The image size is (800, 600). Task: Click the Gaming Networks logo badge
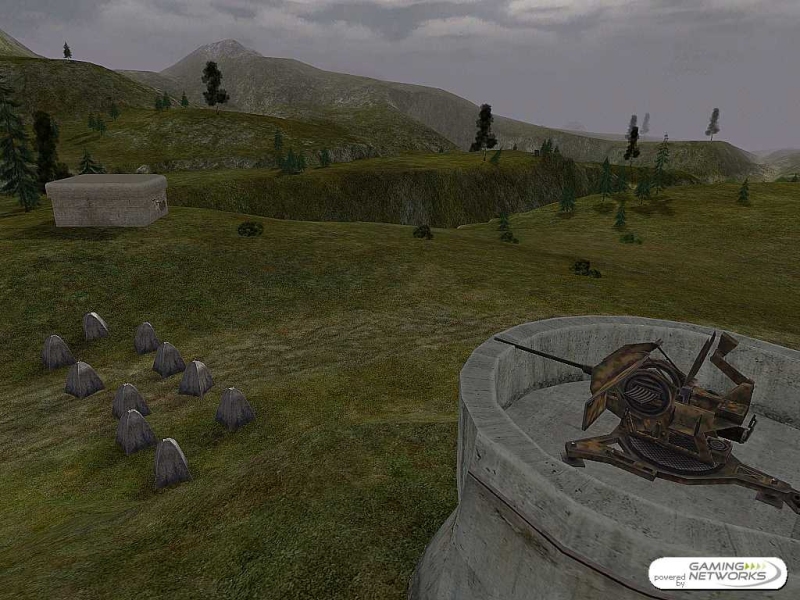point(717,573)
